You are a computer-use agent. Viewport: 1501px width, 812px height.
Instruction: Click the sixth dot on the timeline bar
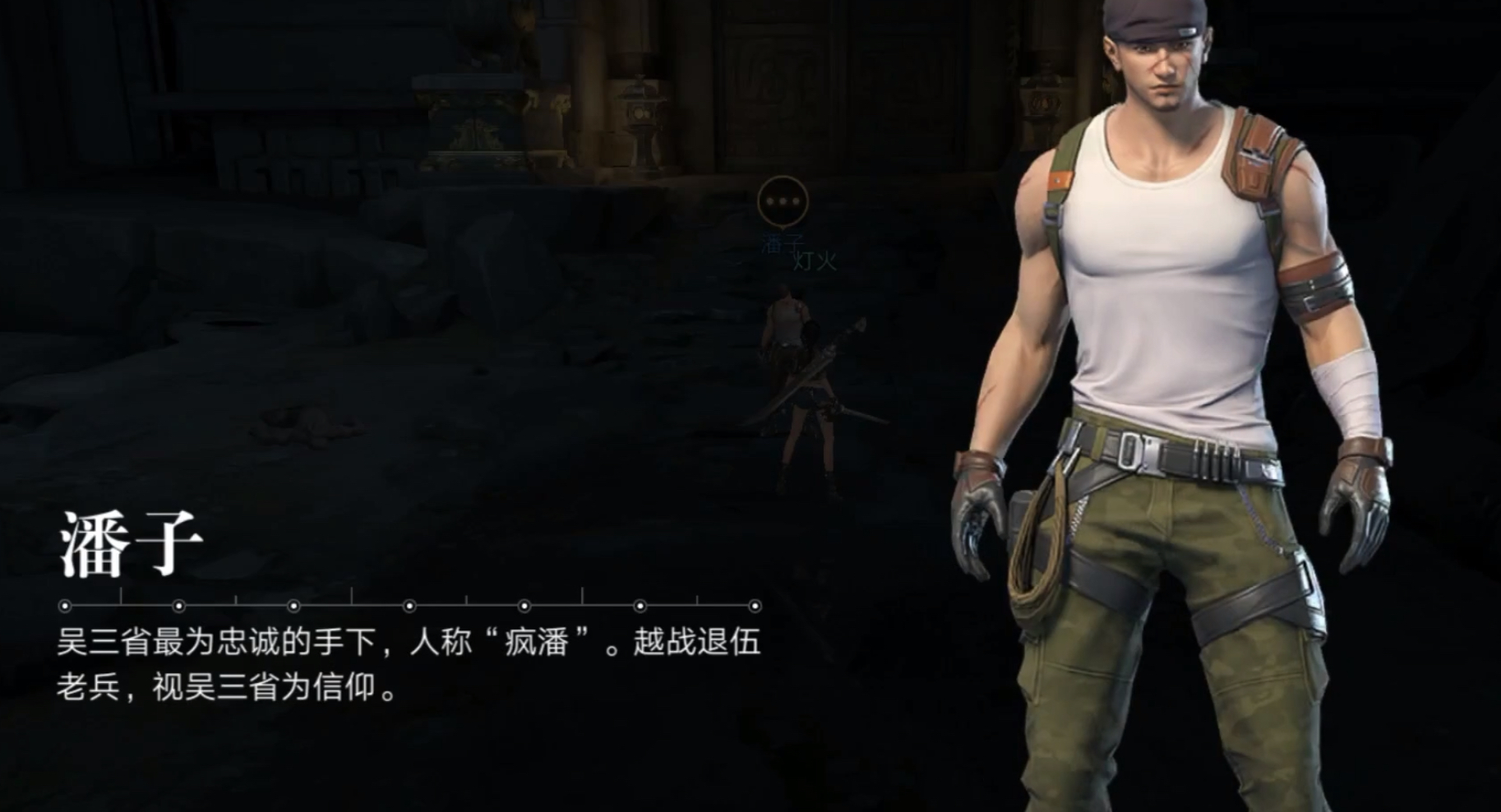point(641,605)
